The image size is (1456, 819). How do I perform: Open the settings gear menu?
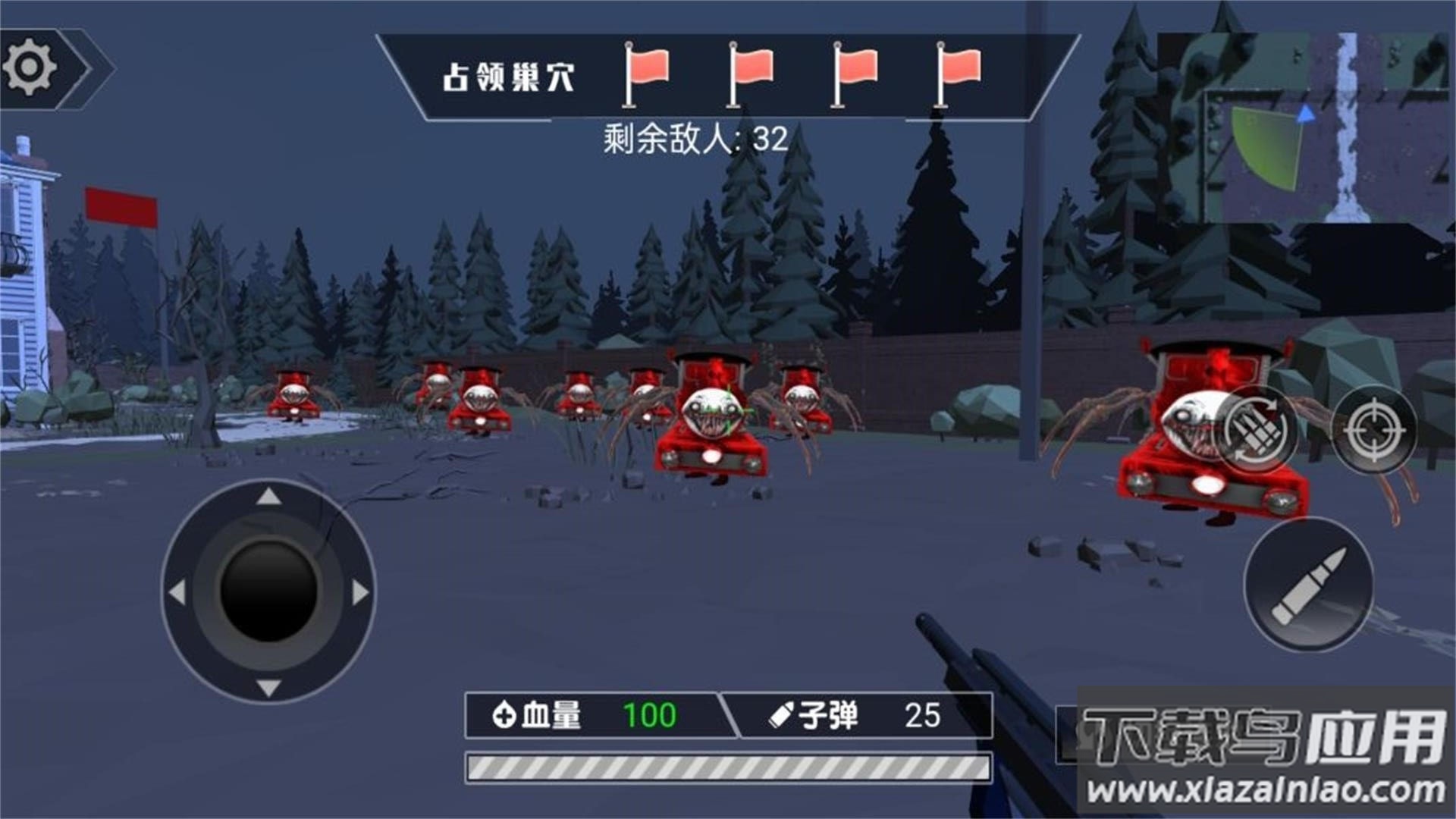point(28,67)
